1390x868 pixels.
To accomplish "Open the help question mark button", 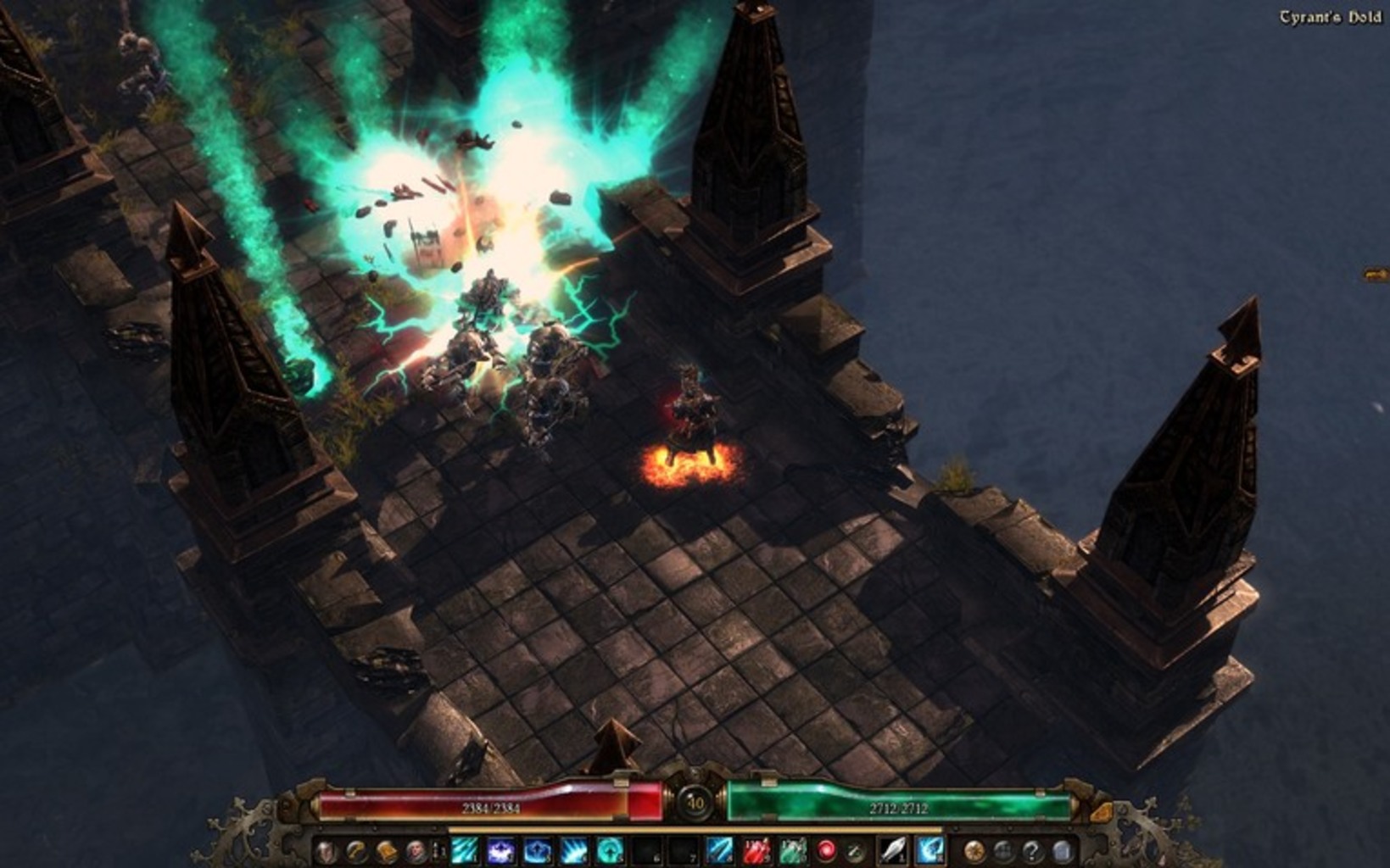I will point(1032,851).
